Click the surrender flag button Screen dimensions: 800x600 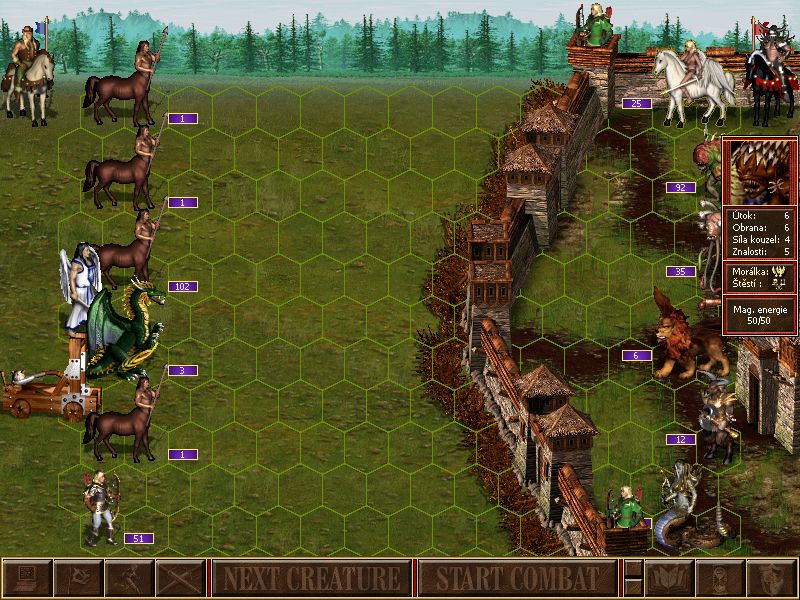click(x=77, y=578)
